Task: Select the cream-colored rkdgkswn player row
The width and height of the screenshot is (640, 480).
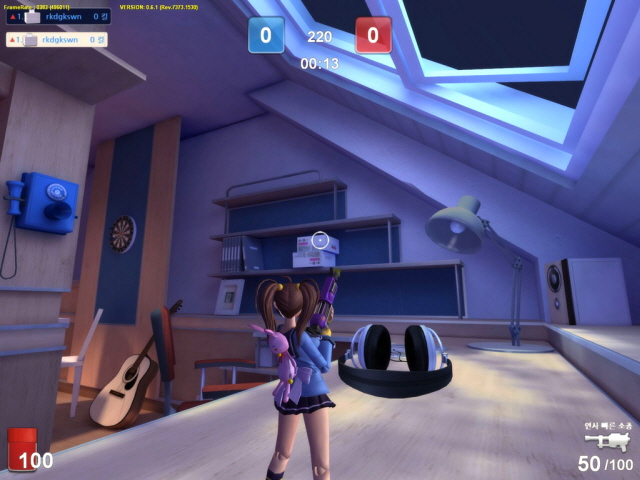Action: (x=57, y=40)
